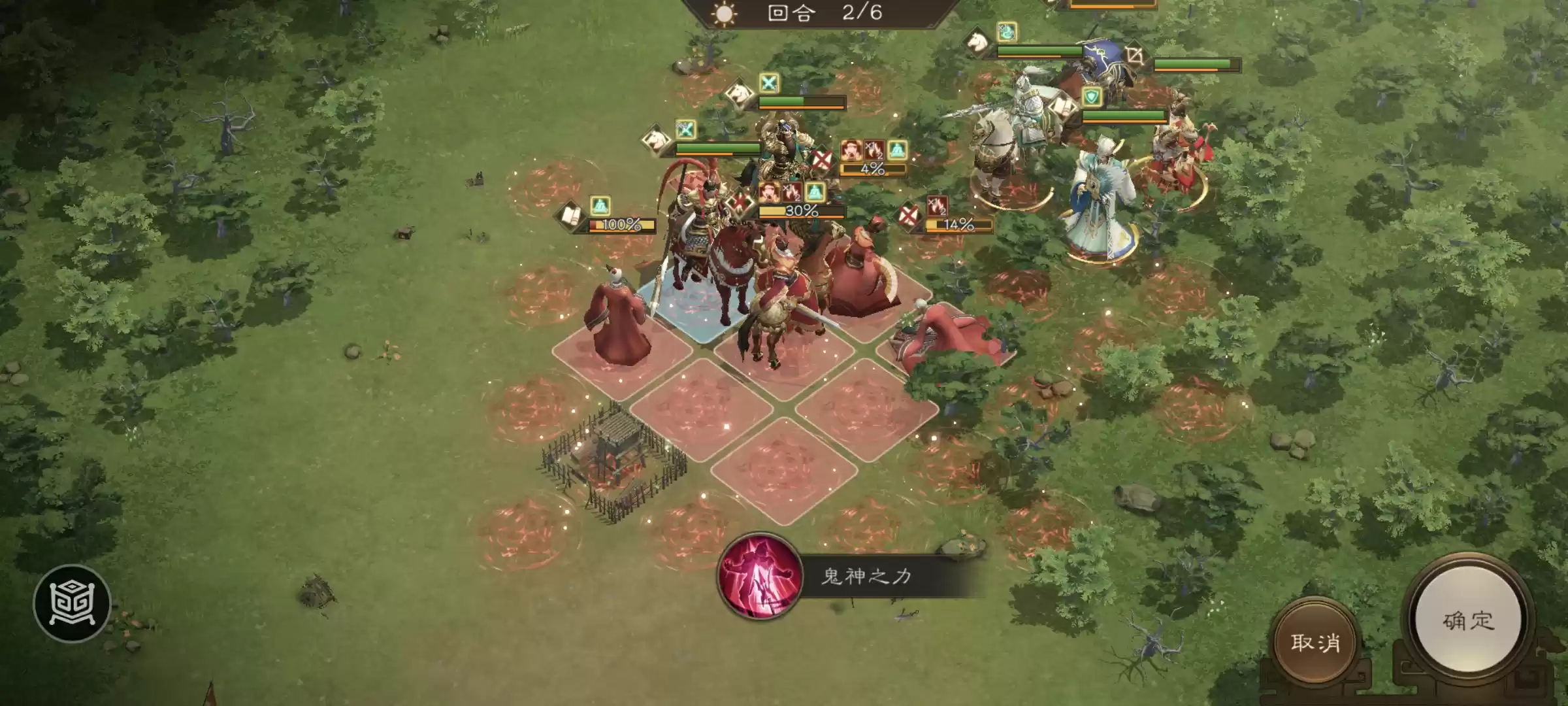Toggle the red face debuff icon beside the 4% gauge

[x=852, y=150]
